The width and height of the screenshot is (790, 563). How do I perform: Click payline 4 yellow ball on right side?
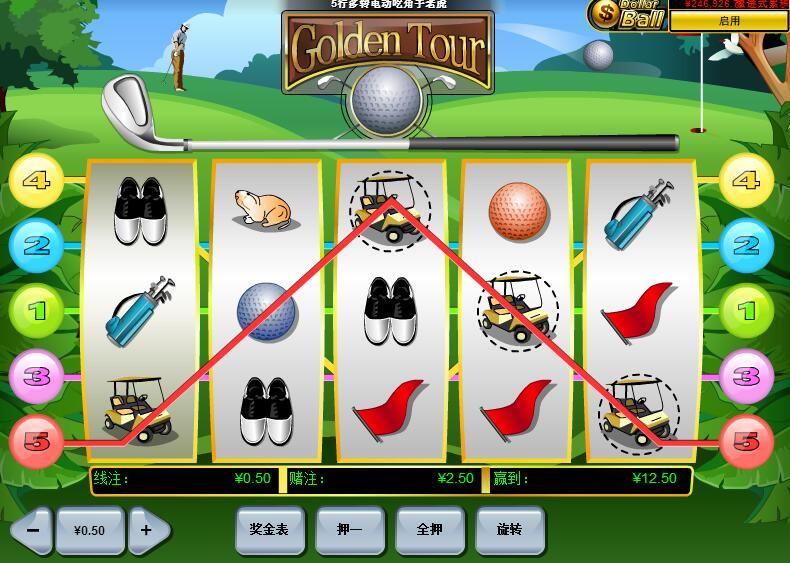pos(746,181)
